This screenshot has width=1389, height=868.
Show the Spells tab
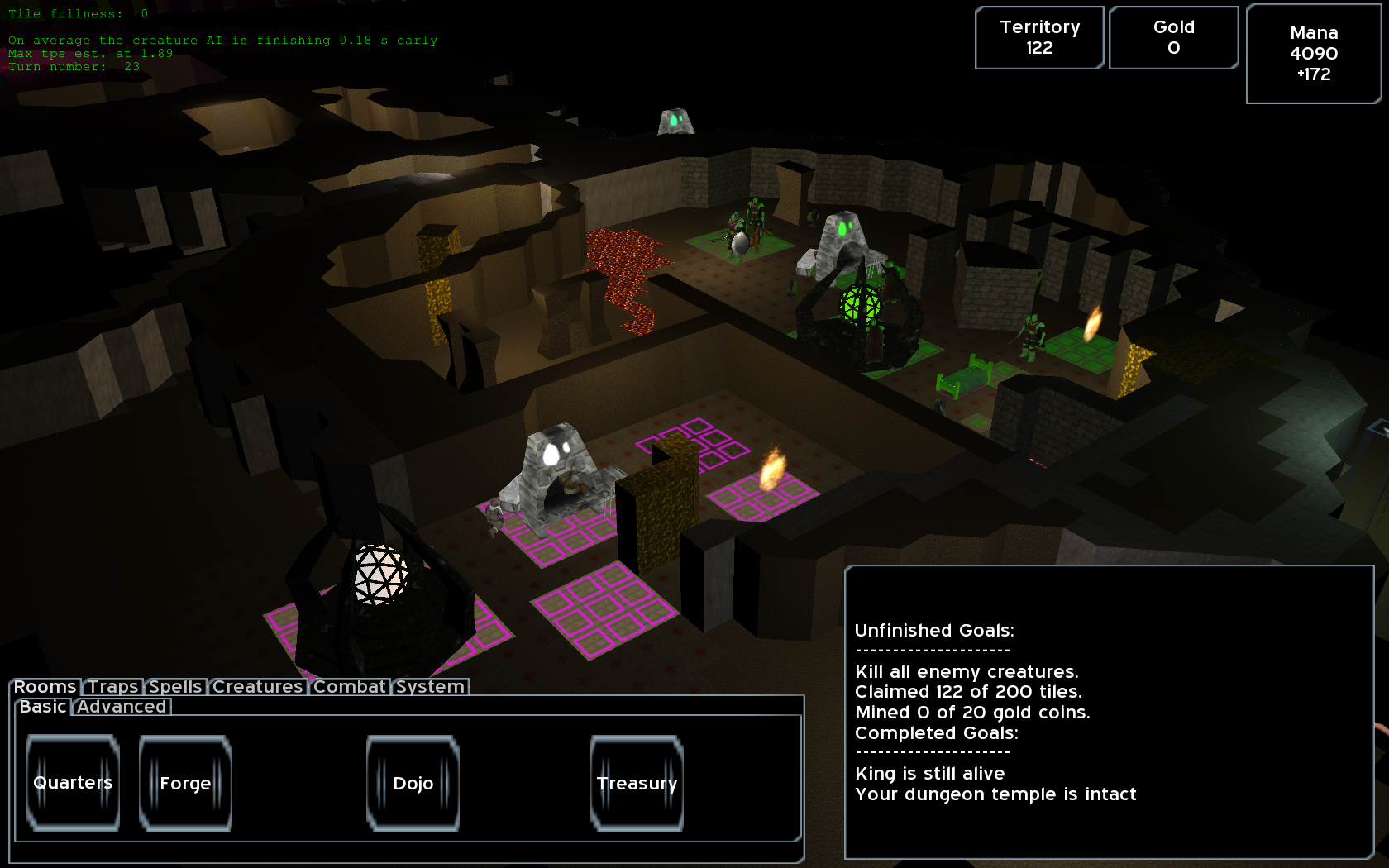pos(175,687)
